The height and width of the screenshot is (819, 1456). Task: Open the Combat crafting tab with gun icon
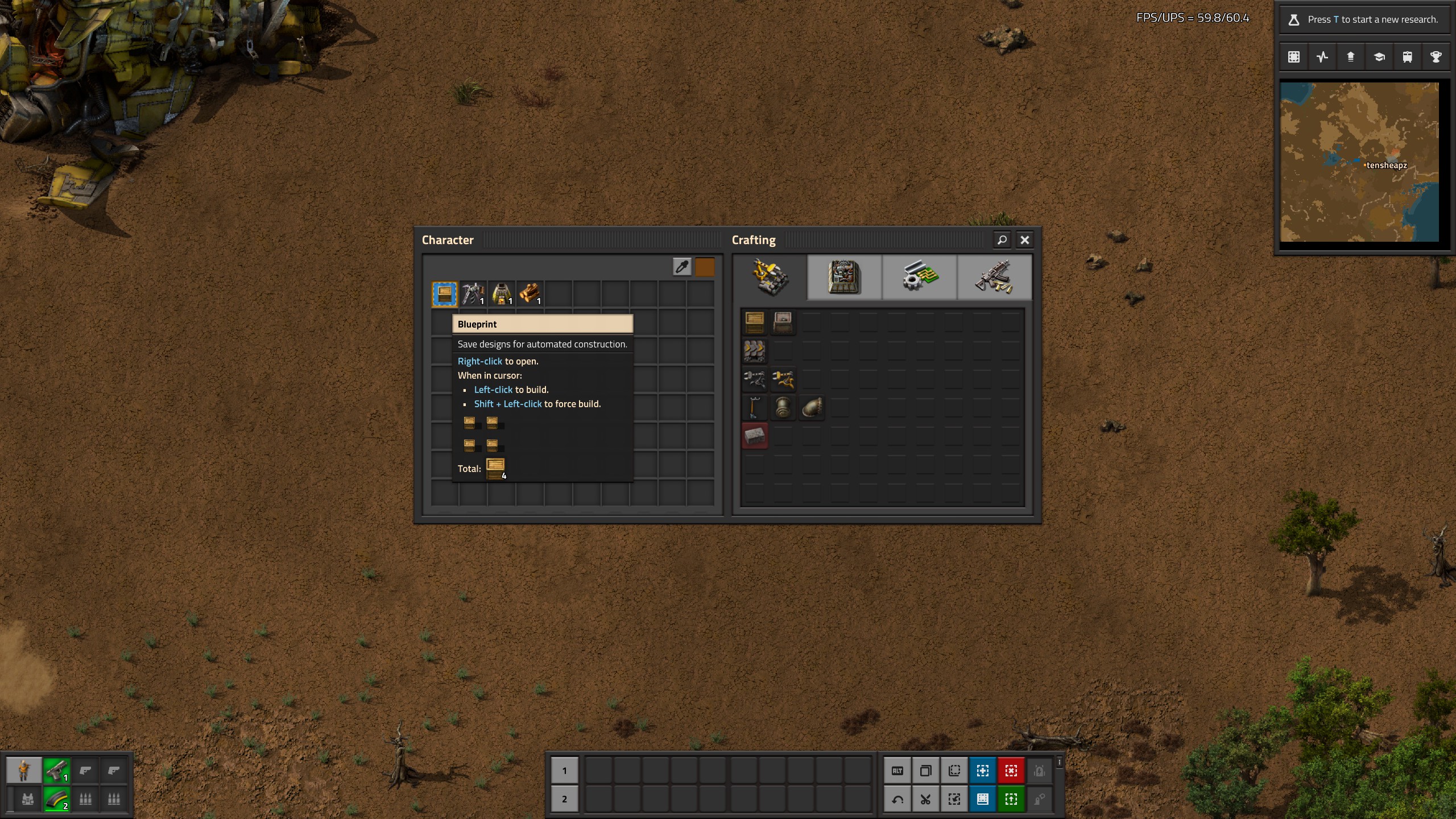[x=994, y=278]
